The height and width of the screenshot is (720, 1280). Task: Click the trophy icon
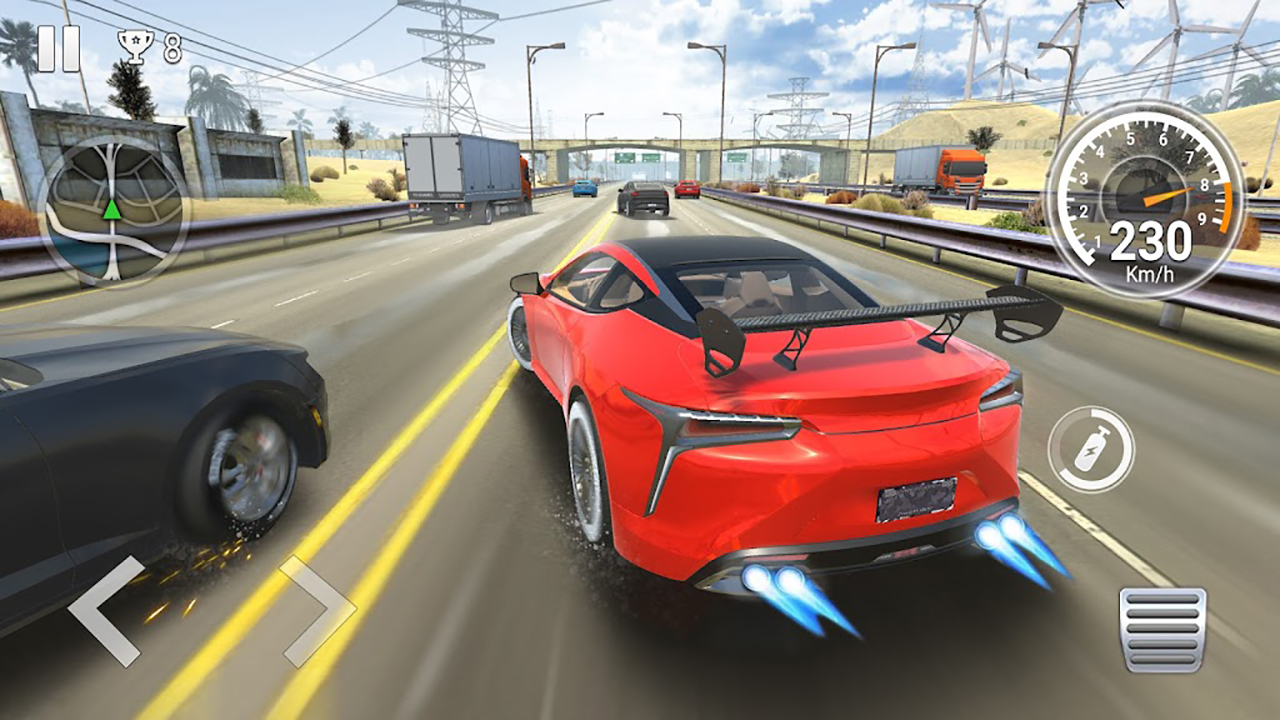point(135,44)
